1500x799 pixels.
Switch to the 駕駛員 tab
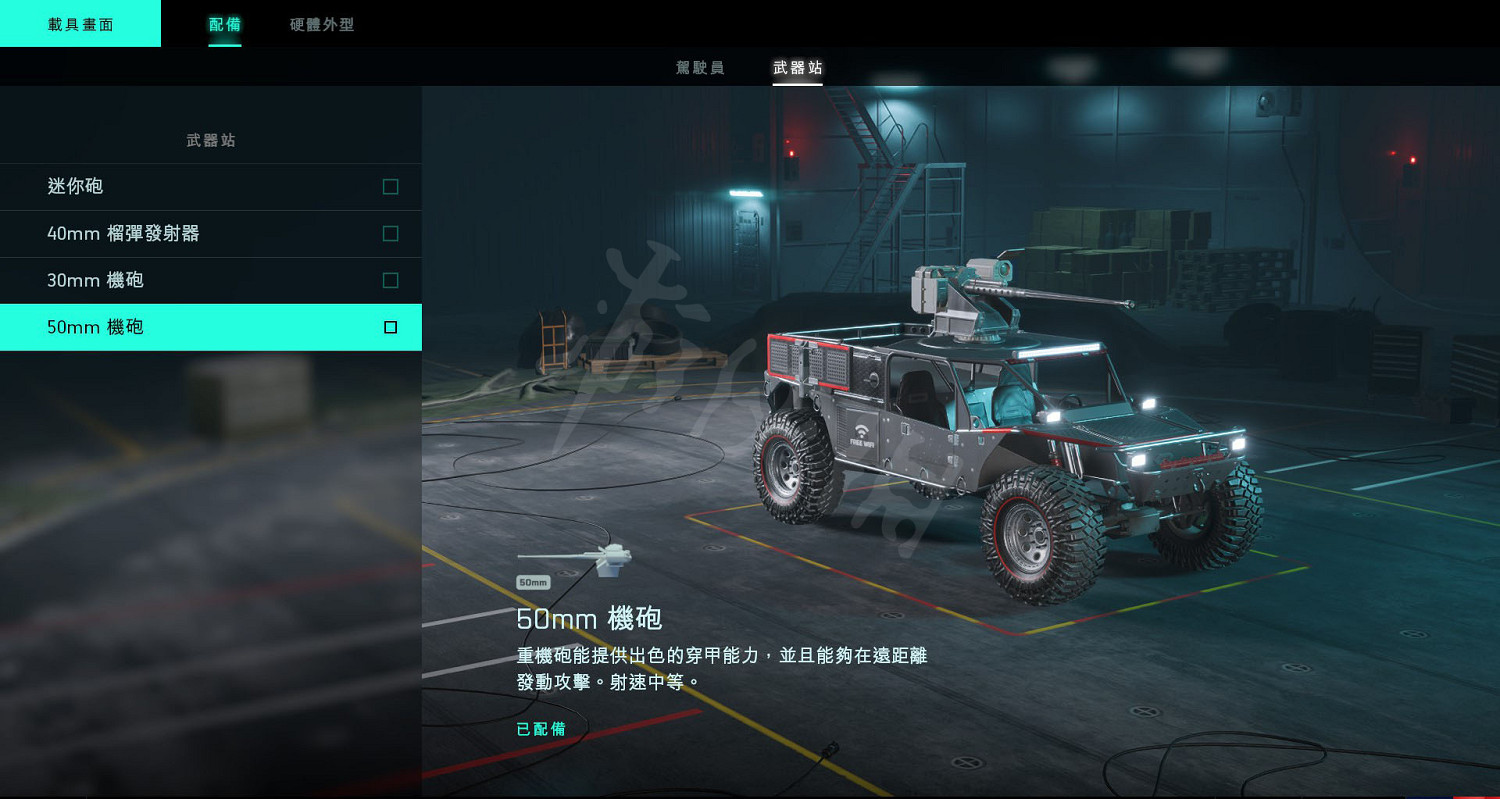pos(701,68)
